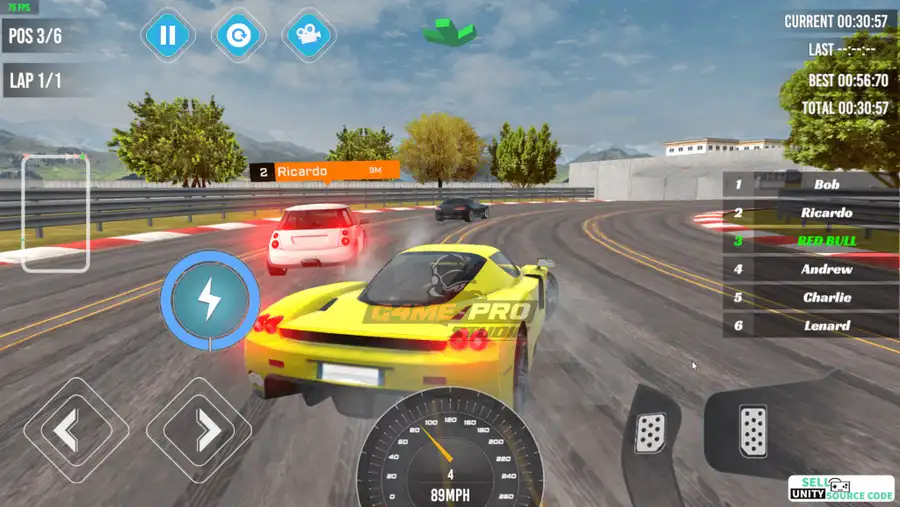This screenshot has width=900, height=507.
Task: Choose the RED BULL leaderboard entry
Action: tap(810, 241)
